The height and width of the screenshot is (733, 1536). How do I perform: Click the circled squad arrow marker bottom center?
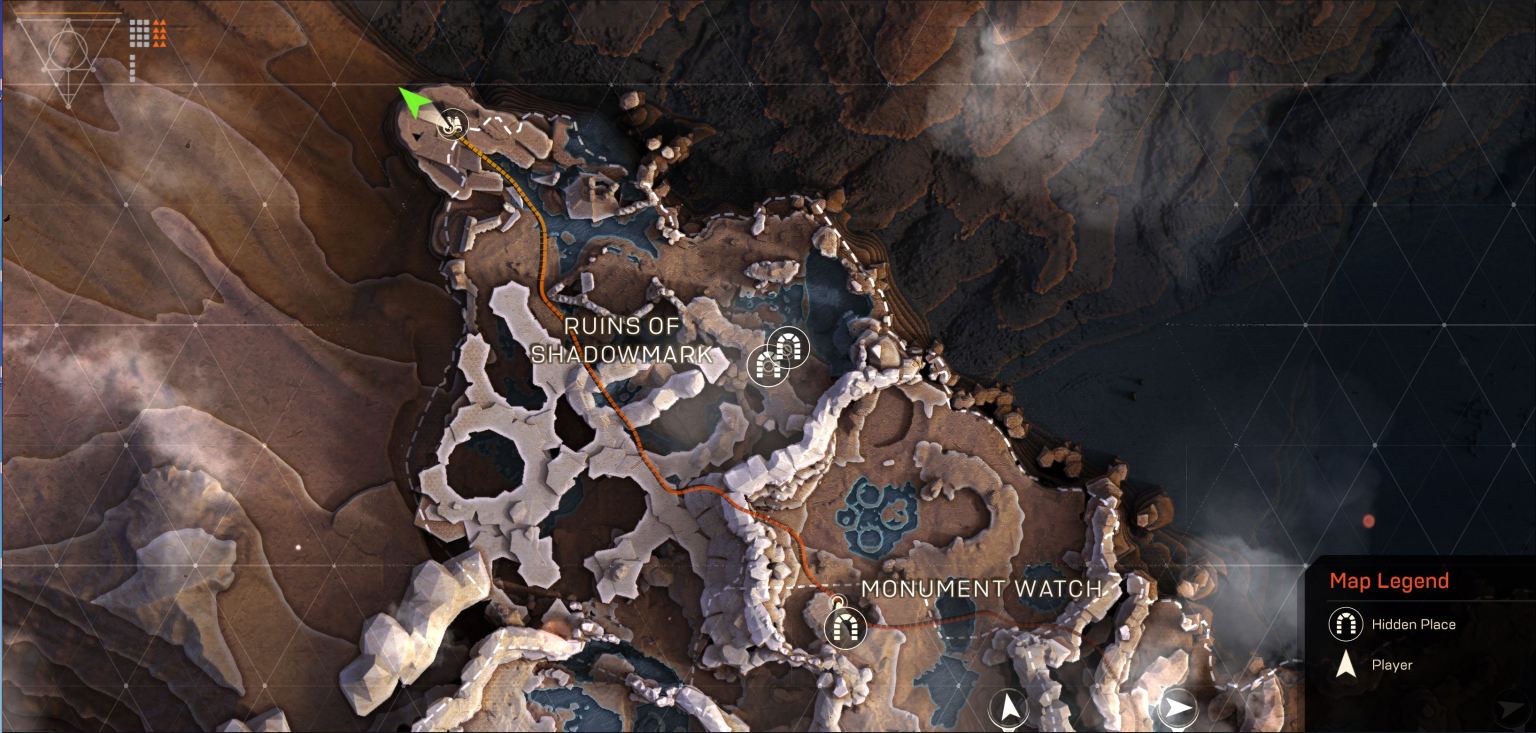coord(1009,706)
